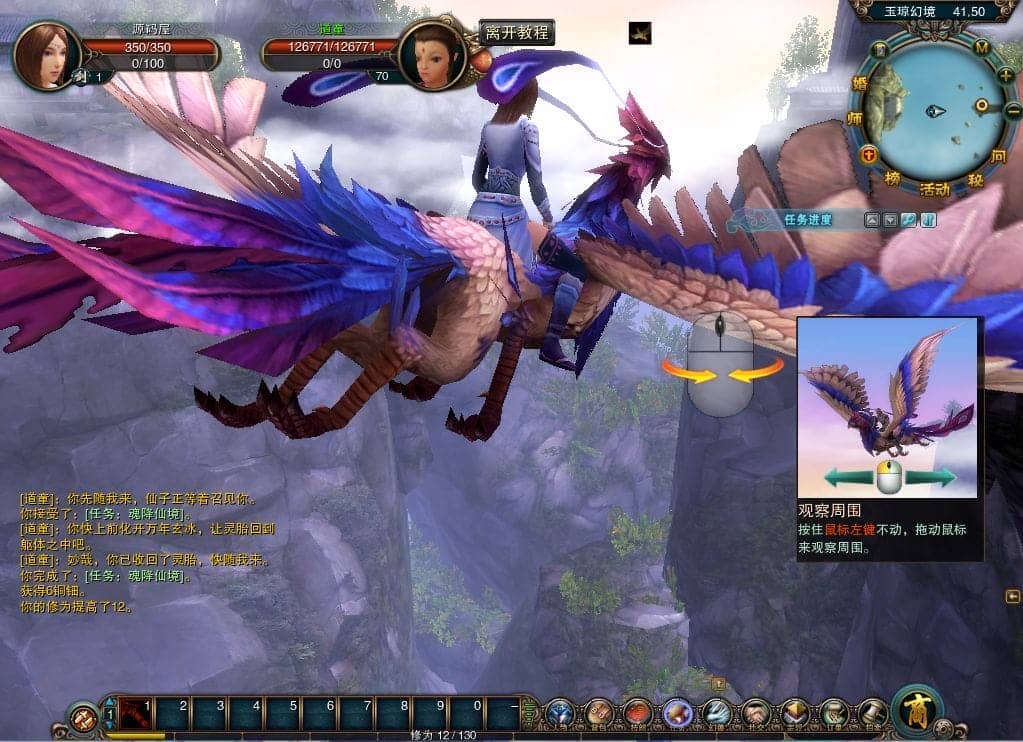Click the 离开教程 leave tutorial button
The height and width of the screenshot is (742, 1023).
[516, 33]
